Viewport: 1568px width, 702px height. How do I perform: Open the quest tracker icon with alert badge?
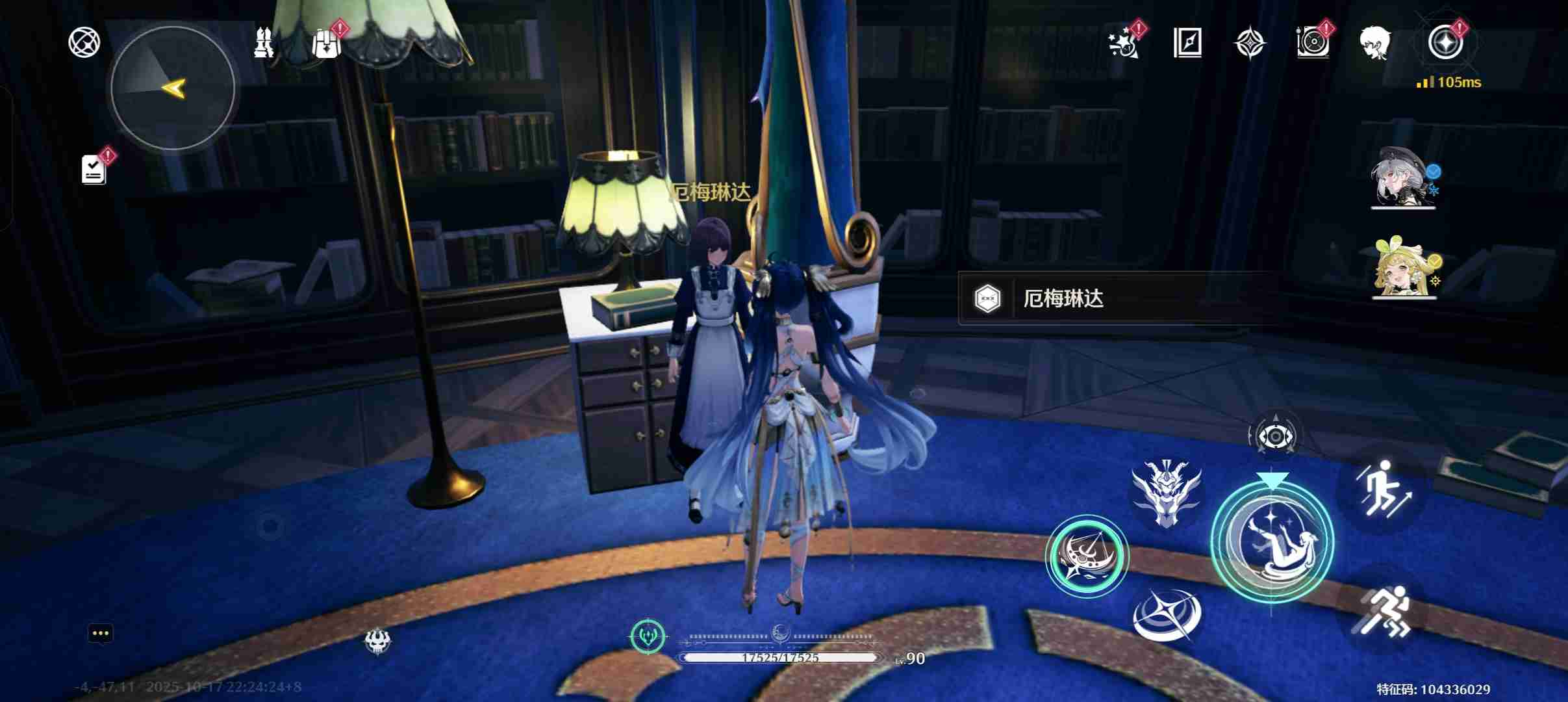pos(93,169)
